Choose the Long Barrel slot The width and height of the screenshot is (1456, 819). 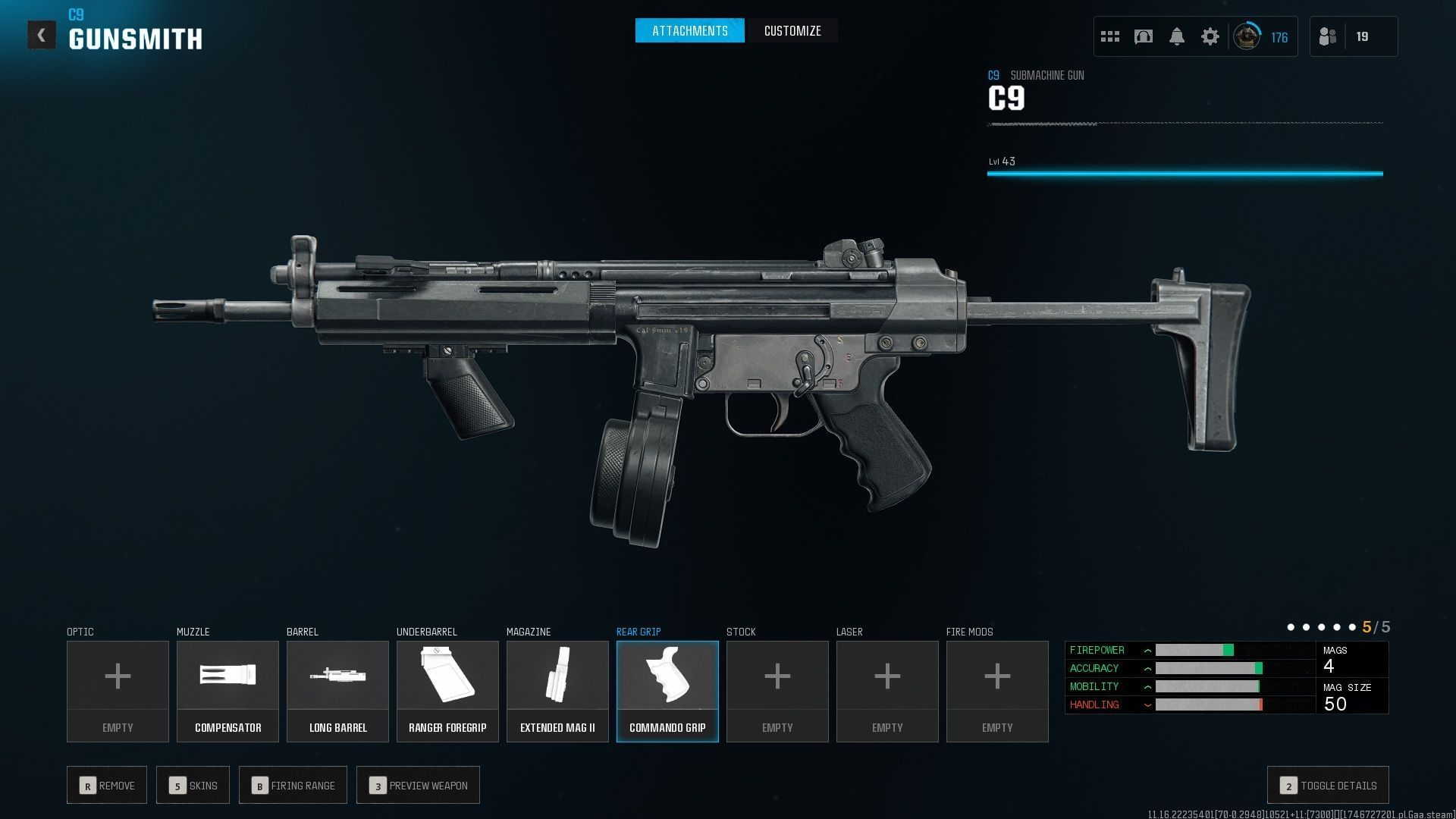pyautogui.click(x=337, y=691)
